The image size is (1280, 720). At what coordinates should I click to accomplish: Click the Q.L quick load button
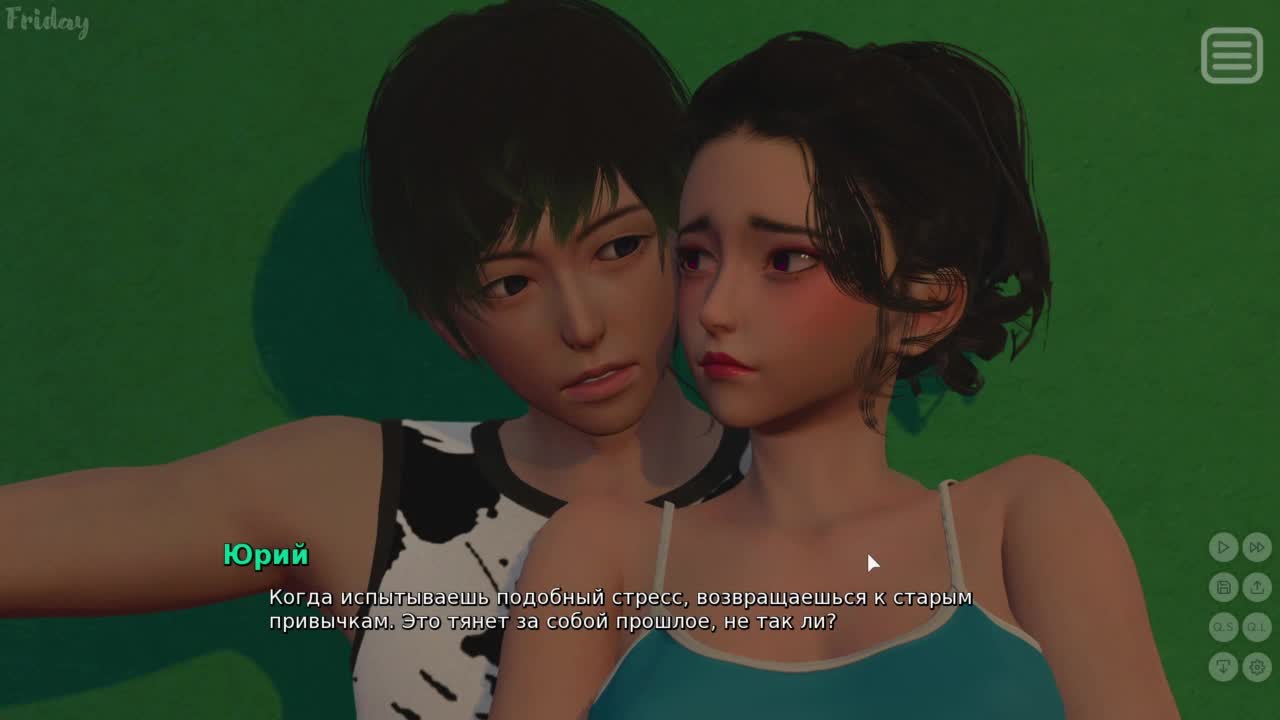1257,627
